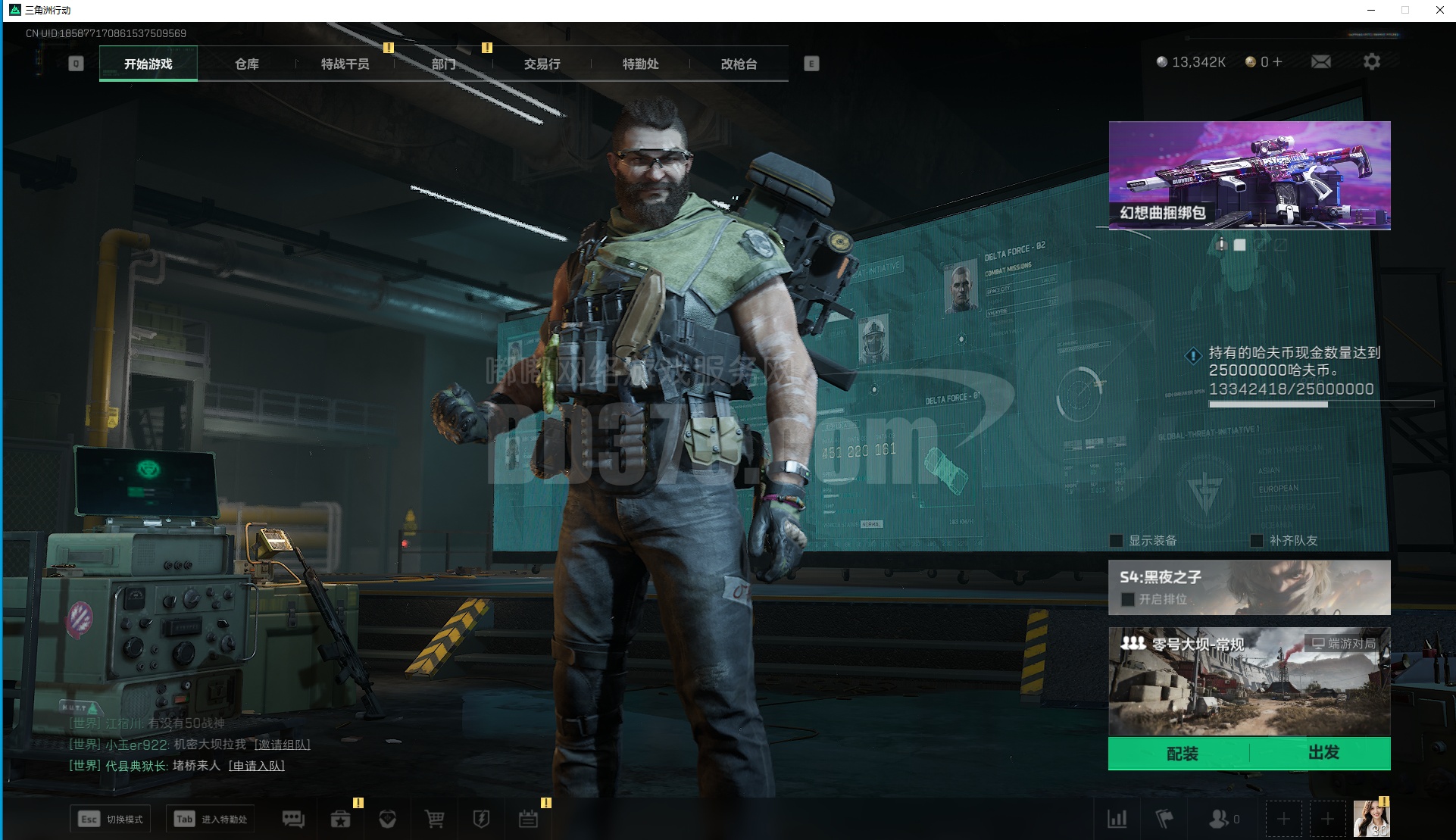1456x840 pixels.
Task: Select the 开始游戏 tab
Action: pyautogui.click(x=148, y=64)
